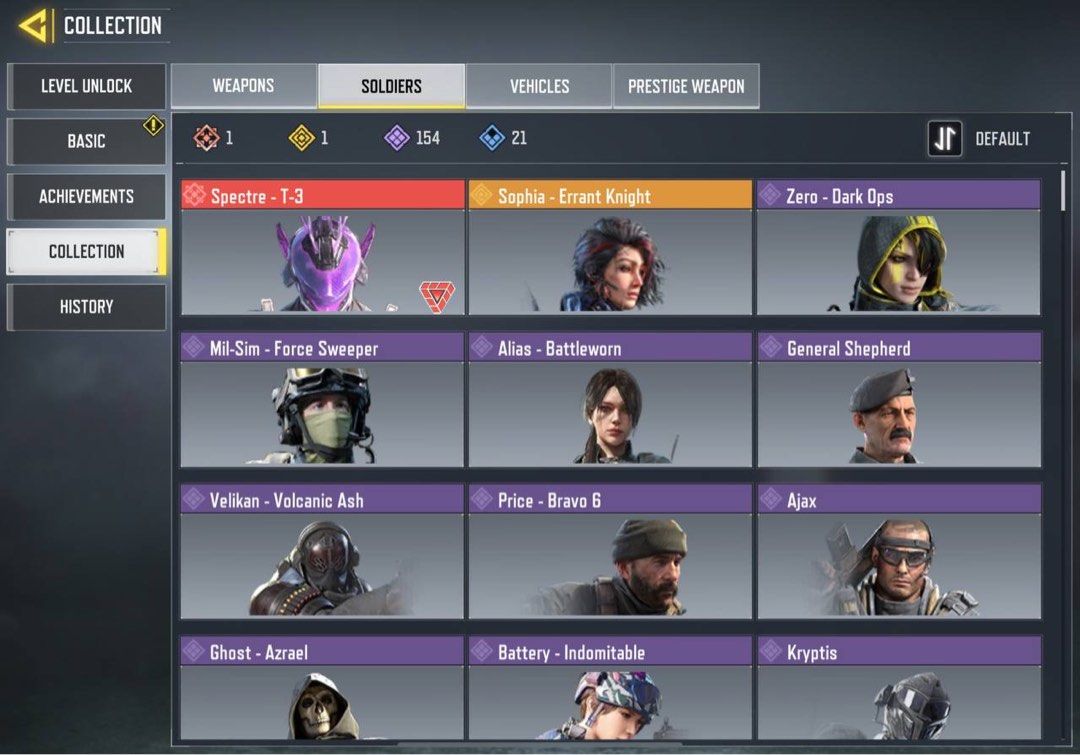
Task: Switch to the Weapons tab
Action: 243,86
